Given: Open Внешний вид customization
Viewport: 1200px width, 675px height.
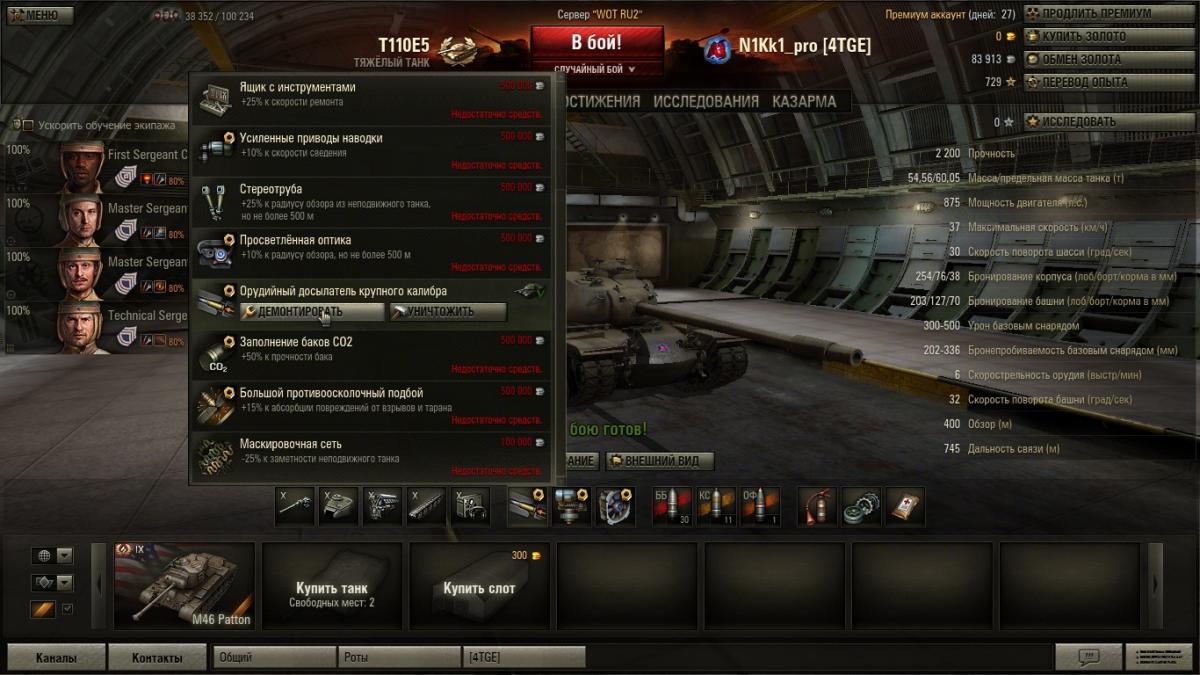Looking at the screenshot, I should pos(660,461).
